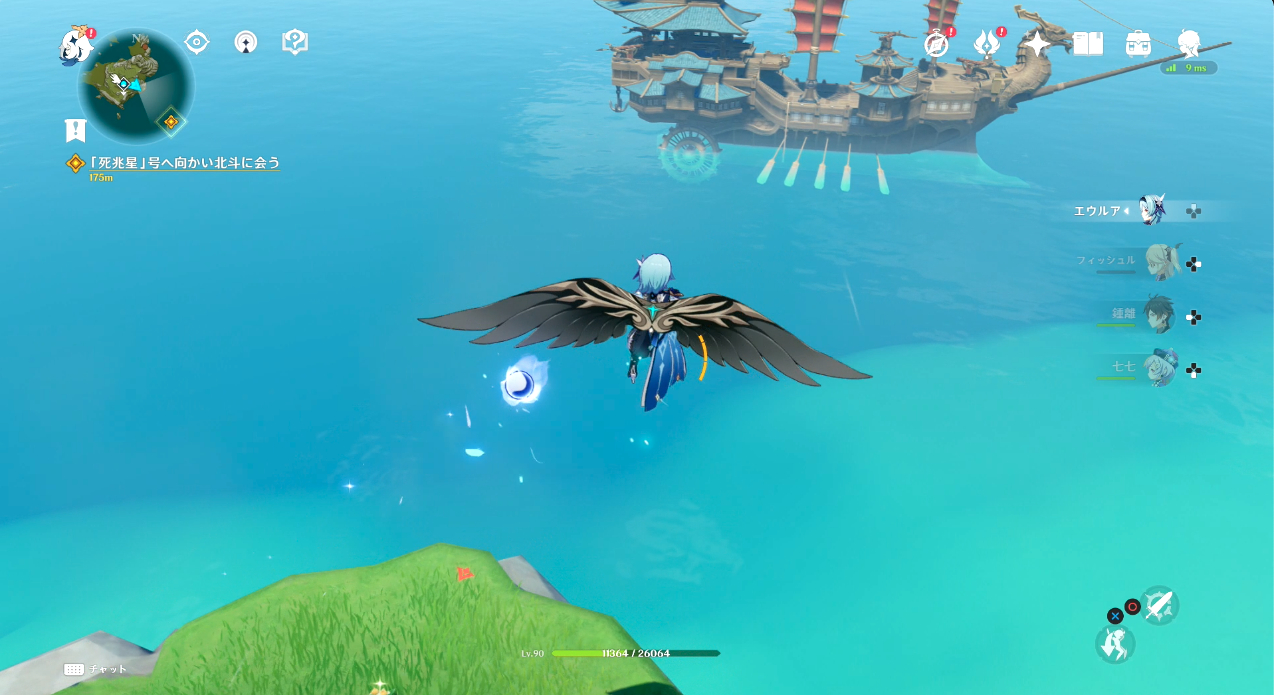Open the question-mark tutorial book icon
This screenshot has height=695, width=1274.
point(295,42)
